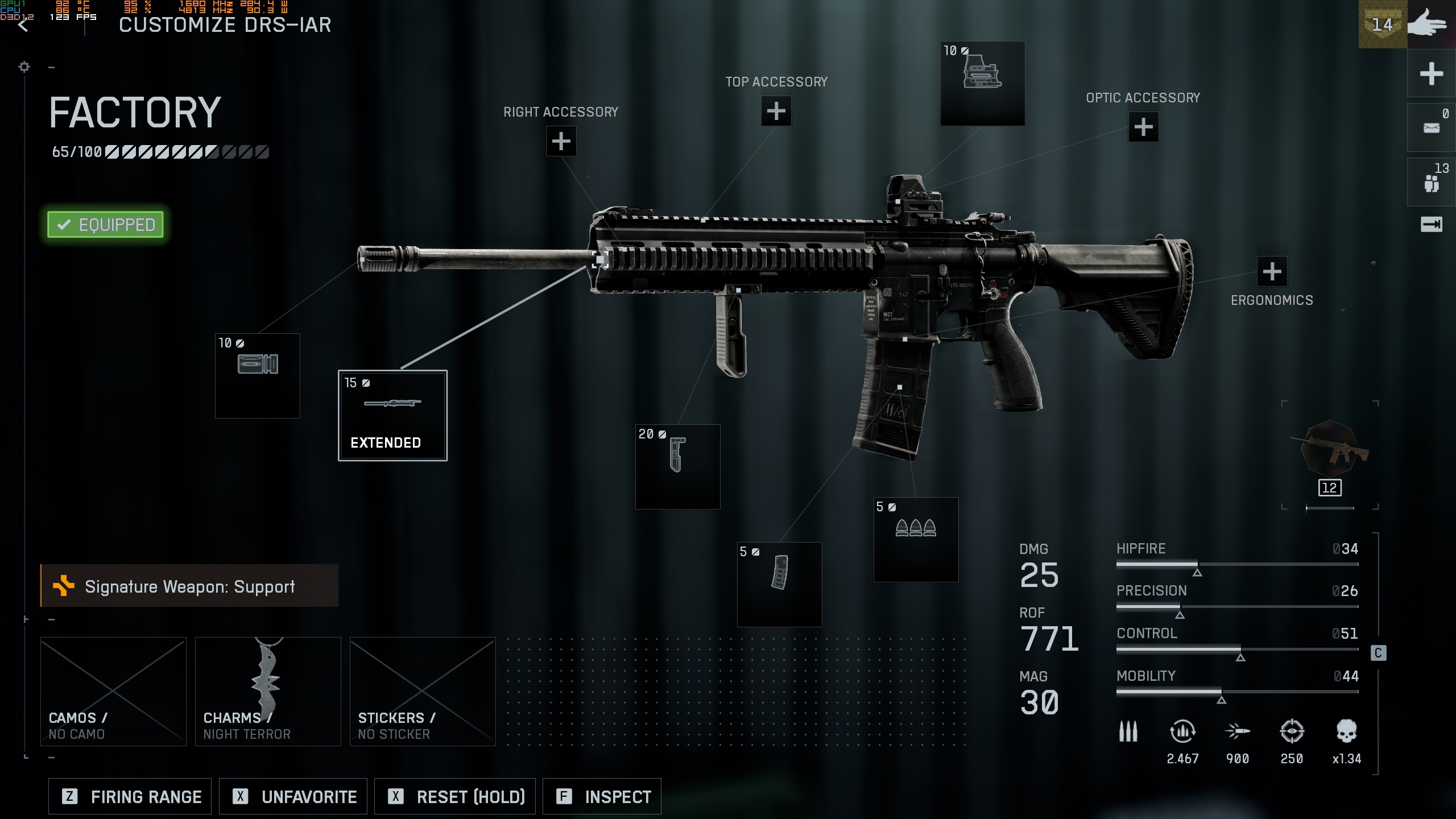The image size is (1456, 819).
Task: Open the Camos customization tile
Action: pos(113,691)
